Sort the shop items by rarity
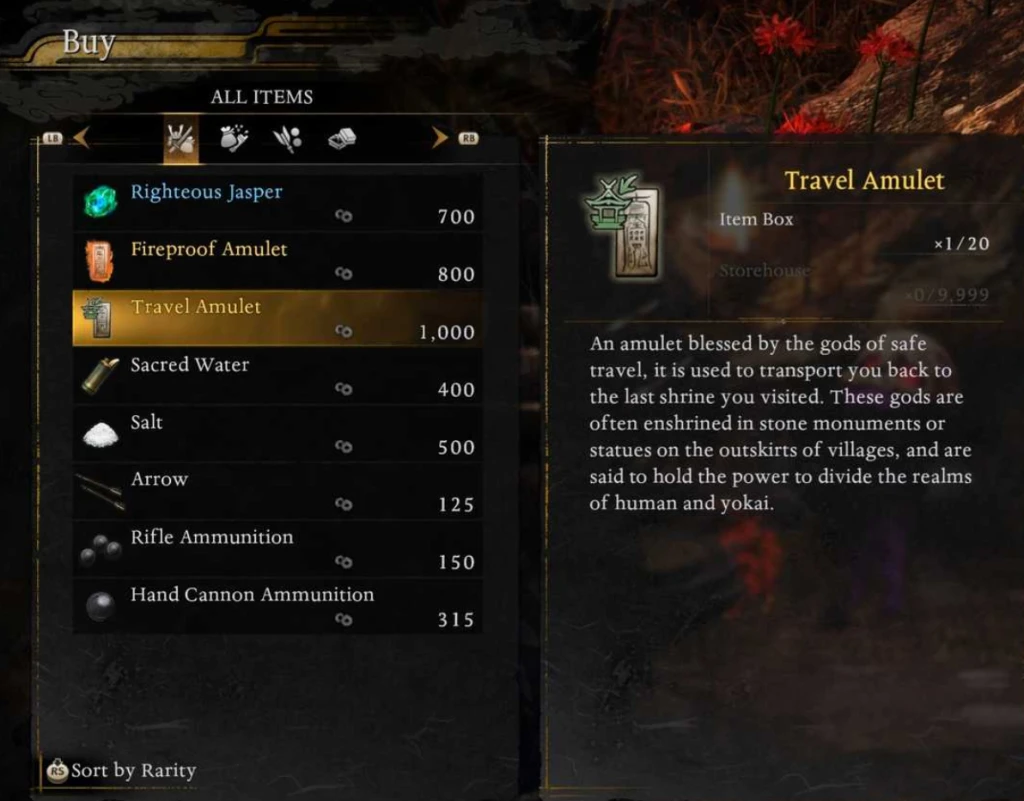This screenshot has height=801, width=1024. pyautogui.click(x=122, y=771)
